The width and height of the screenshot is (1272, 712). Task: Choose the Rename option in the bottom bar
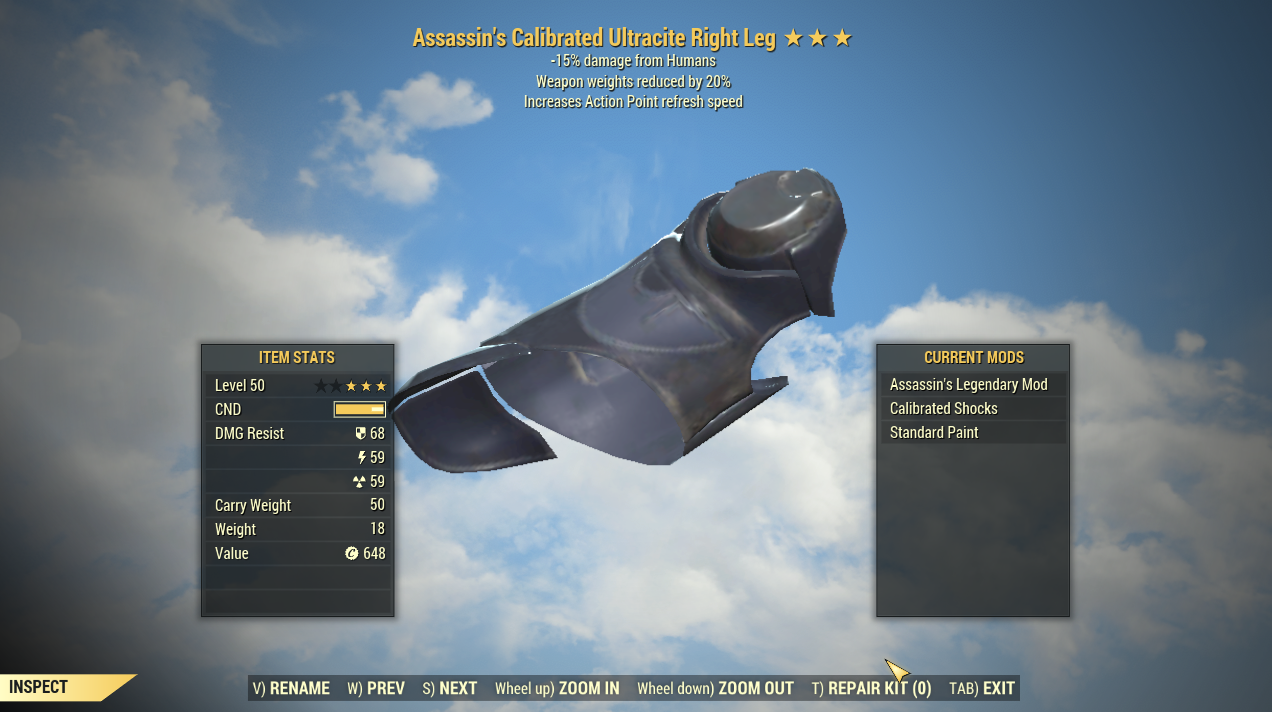[291, 688]
